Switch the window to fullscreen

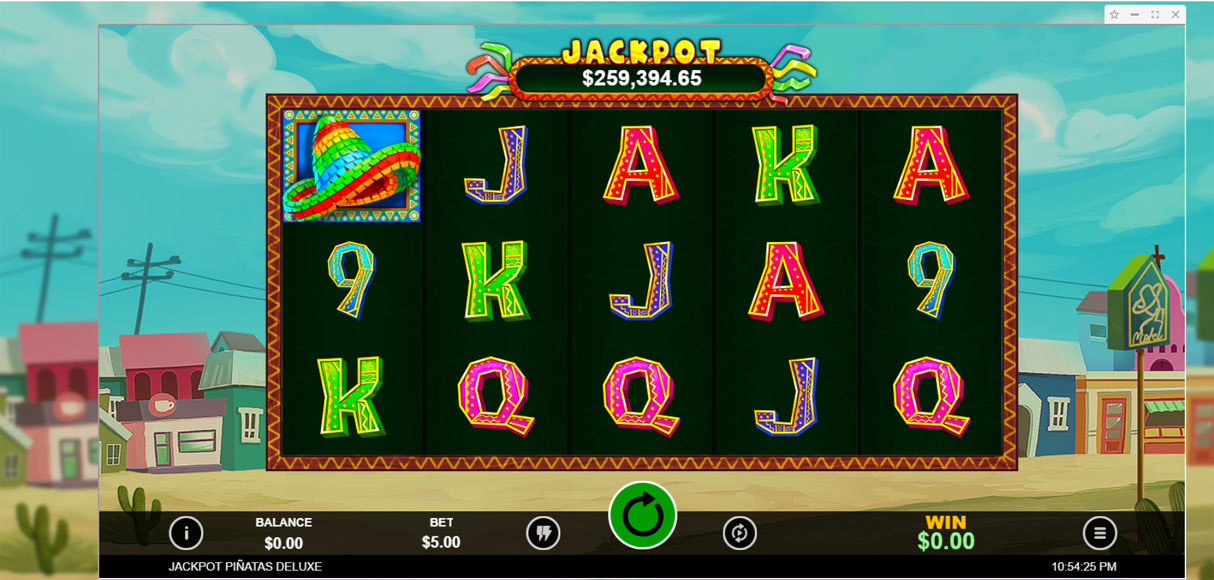tap(1155, 15)
